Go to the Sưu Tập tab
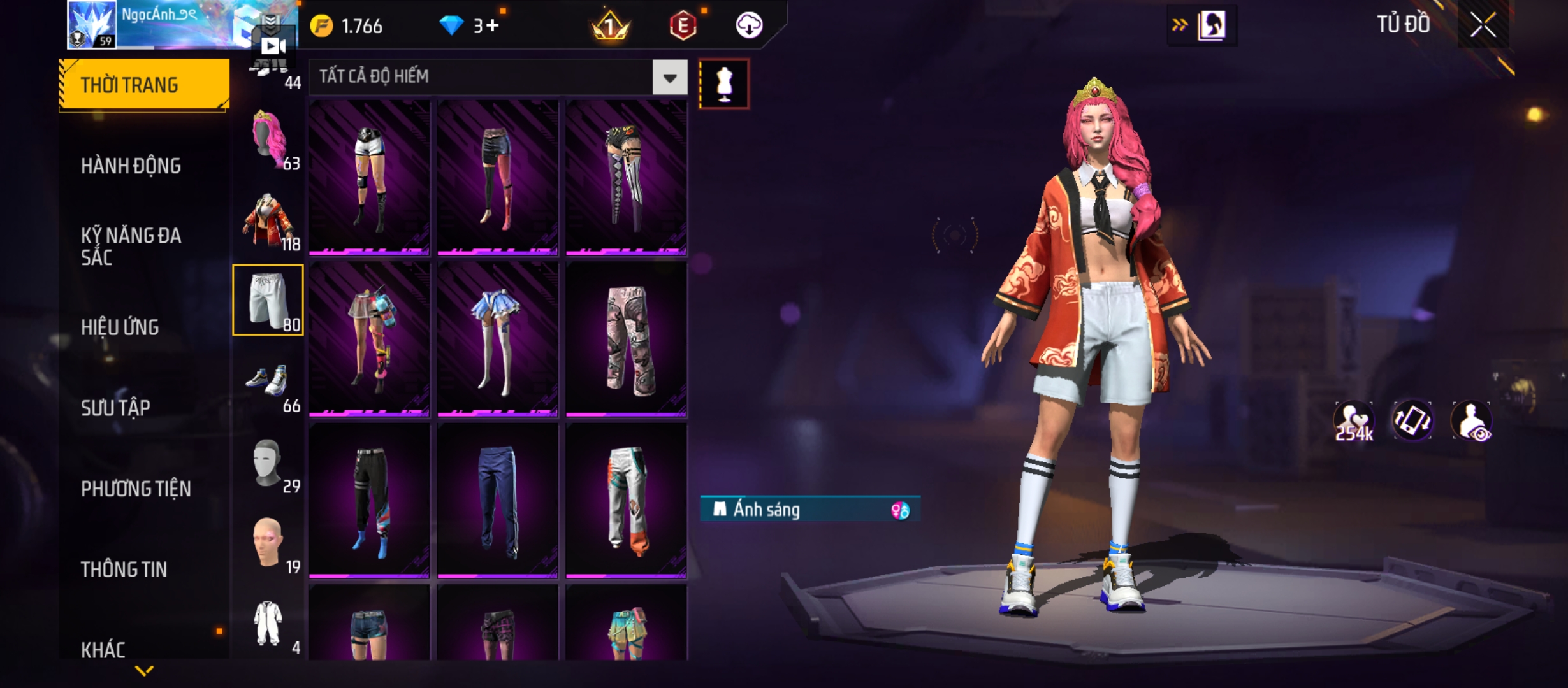The width and height of the screenshot is (1568, 688). (115, 408)
